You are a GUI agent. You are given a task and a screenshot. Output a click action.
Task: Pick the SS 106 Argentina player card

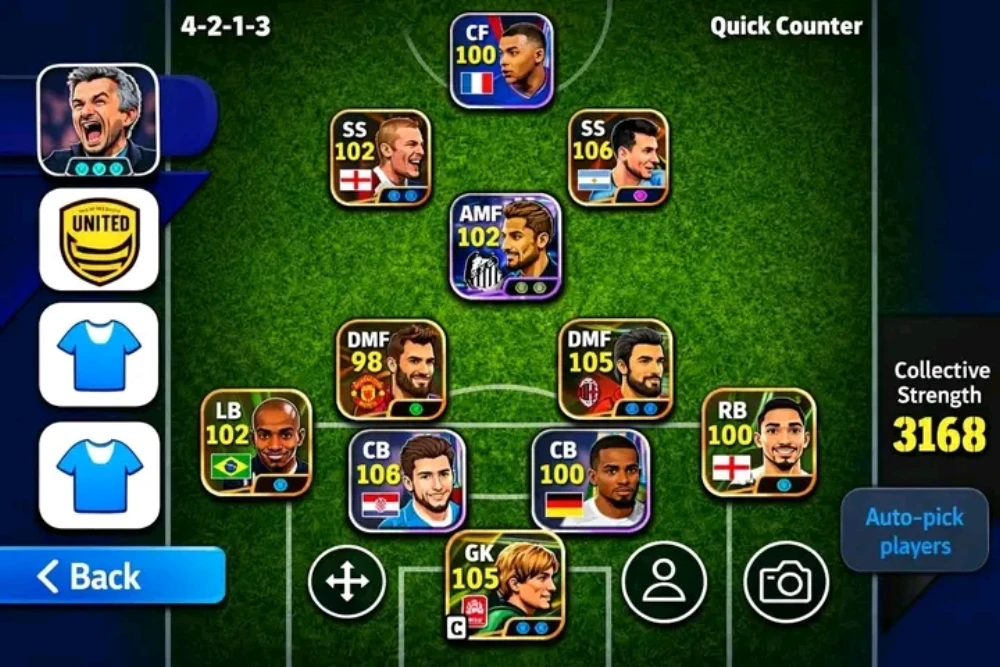[x=618, y=157]
